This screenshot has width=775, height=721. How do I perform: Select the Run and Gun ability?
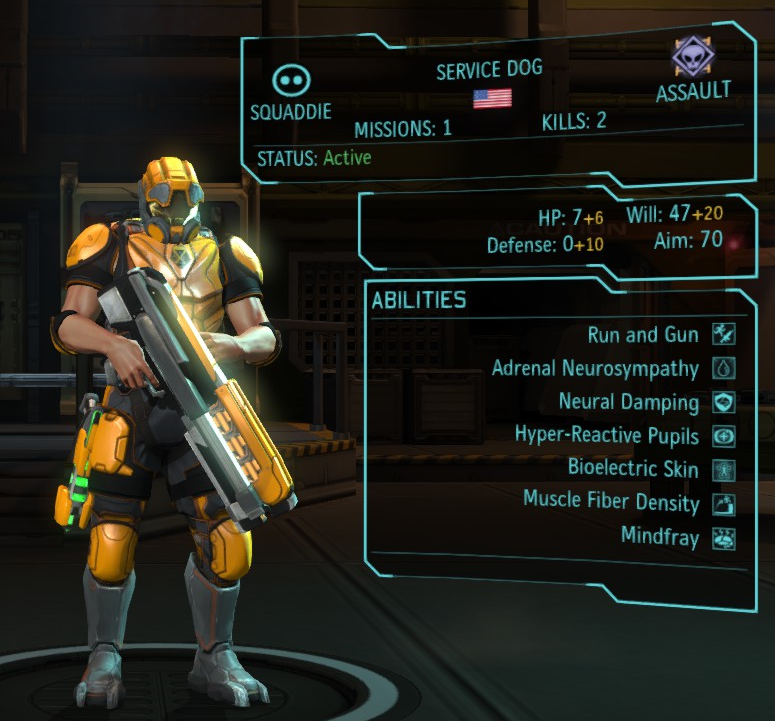point(643,334)
